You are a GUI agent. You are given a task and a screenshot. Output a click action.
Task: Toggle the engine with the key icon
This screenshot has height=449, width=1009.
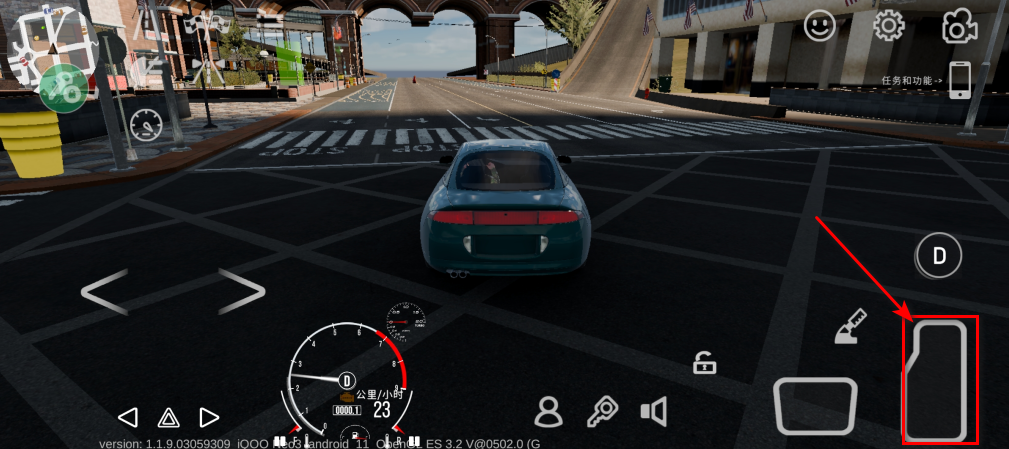[x=601, y=411]
